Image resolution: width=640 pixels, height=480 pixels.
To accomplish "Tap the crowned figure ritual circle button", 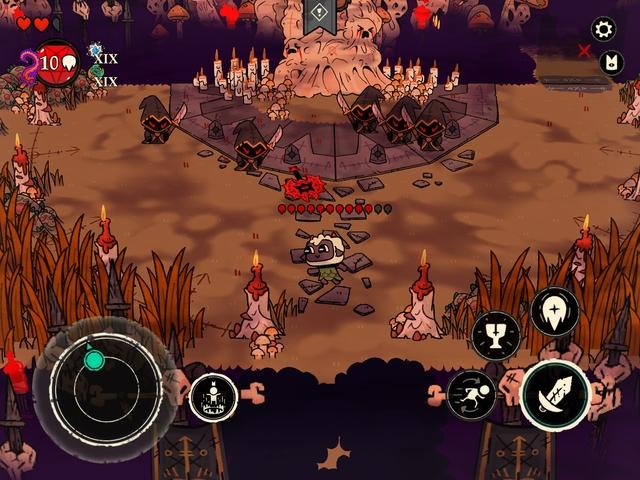I will pyautogui.click(x=213, y=397).
